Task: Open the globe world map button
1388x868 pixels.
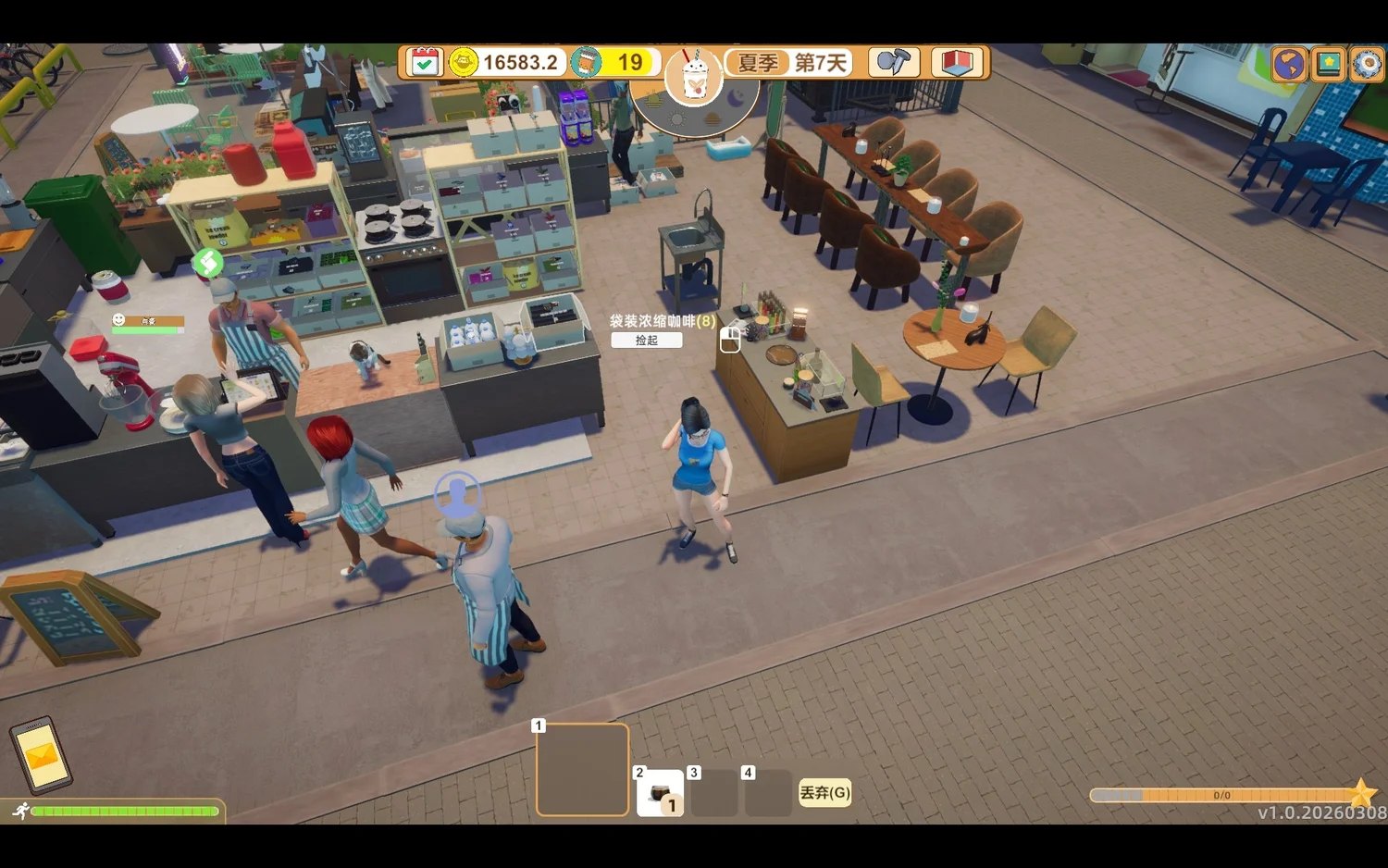Action: coord(1288,65)
